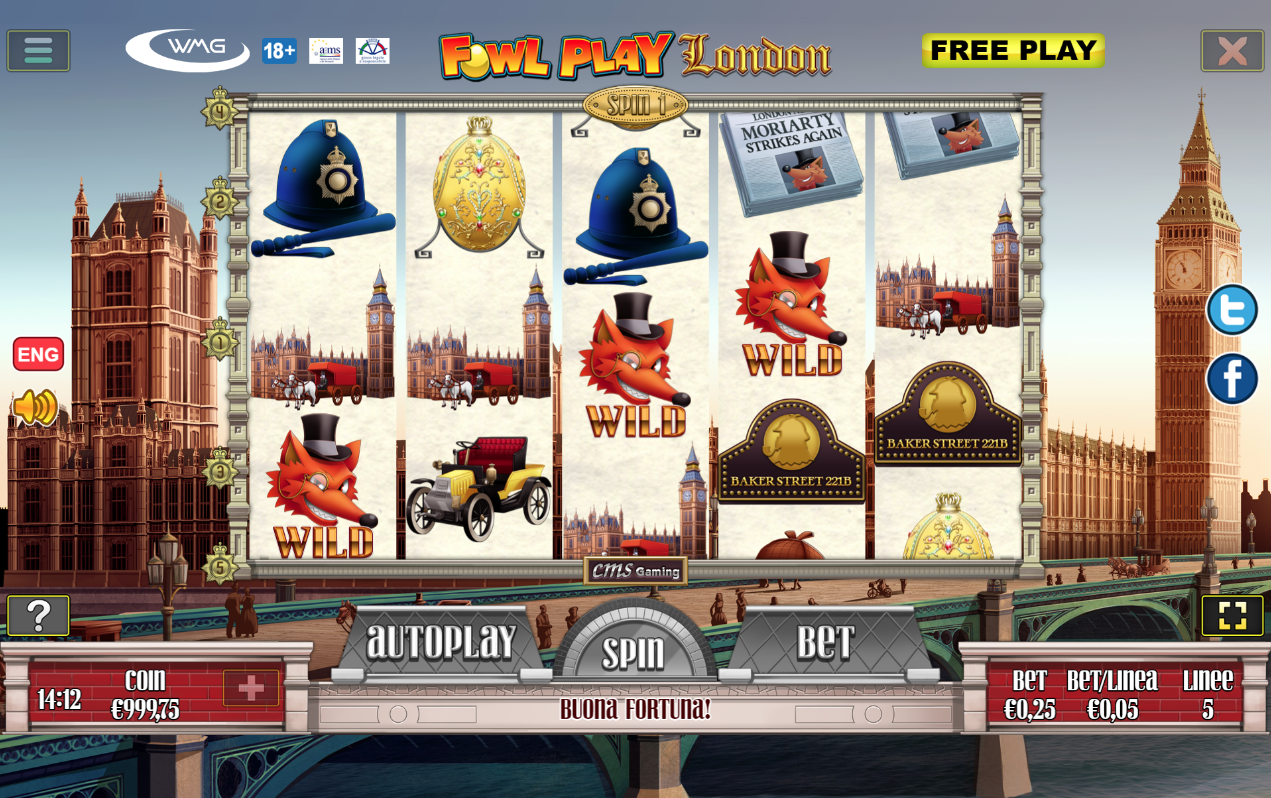
Task: Select payline number 3 marker
Action: tap(220, 468)
